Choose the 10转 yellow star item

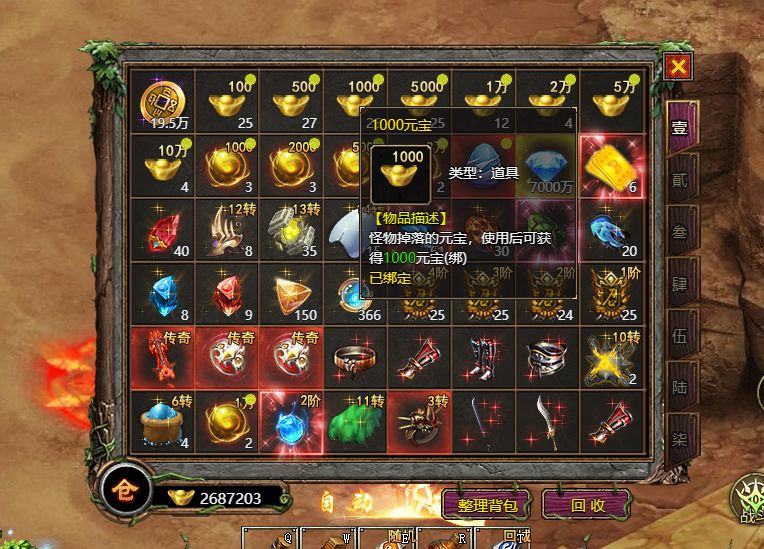[610, 358]
